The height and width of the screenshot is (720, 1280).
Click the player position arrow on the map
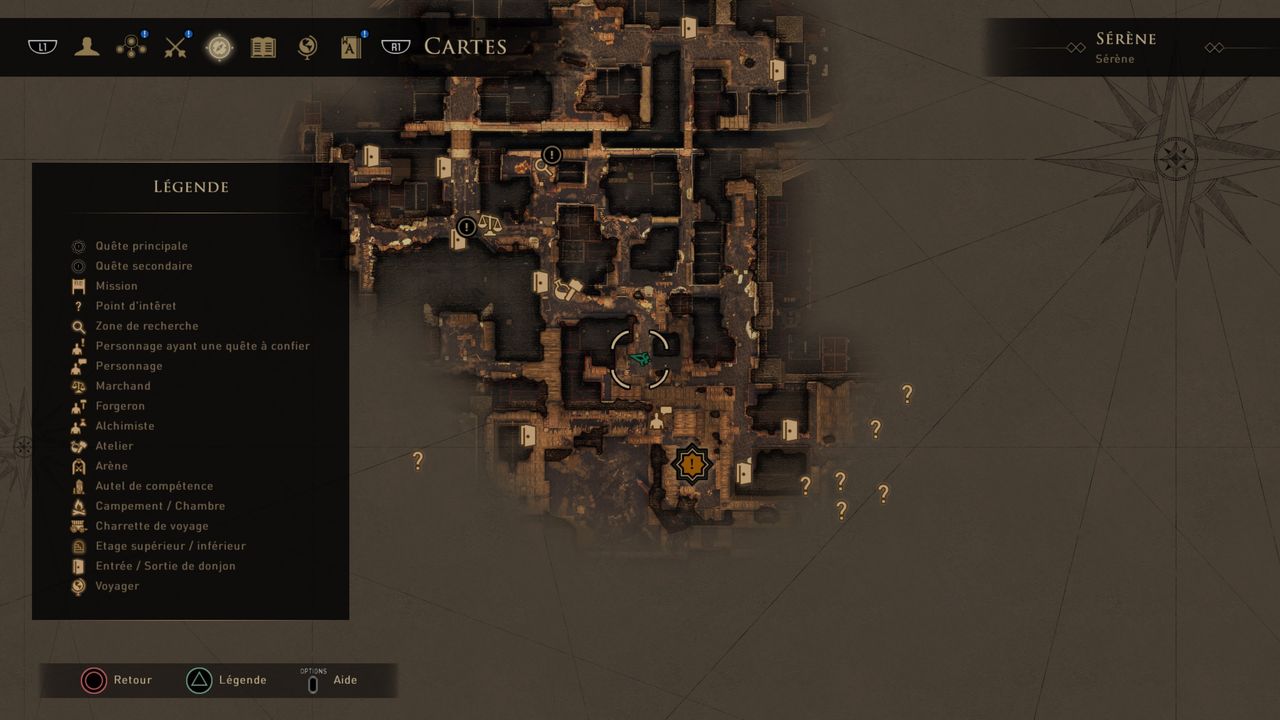pos(640,358)
